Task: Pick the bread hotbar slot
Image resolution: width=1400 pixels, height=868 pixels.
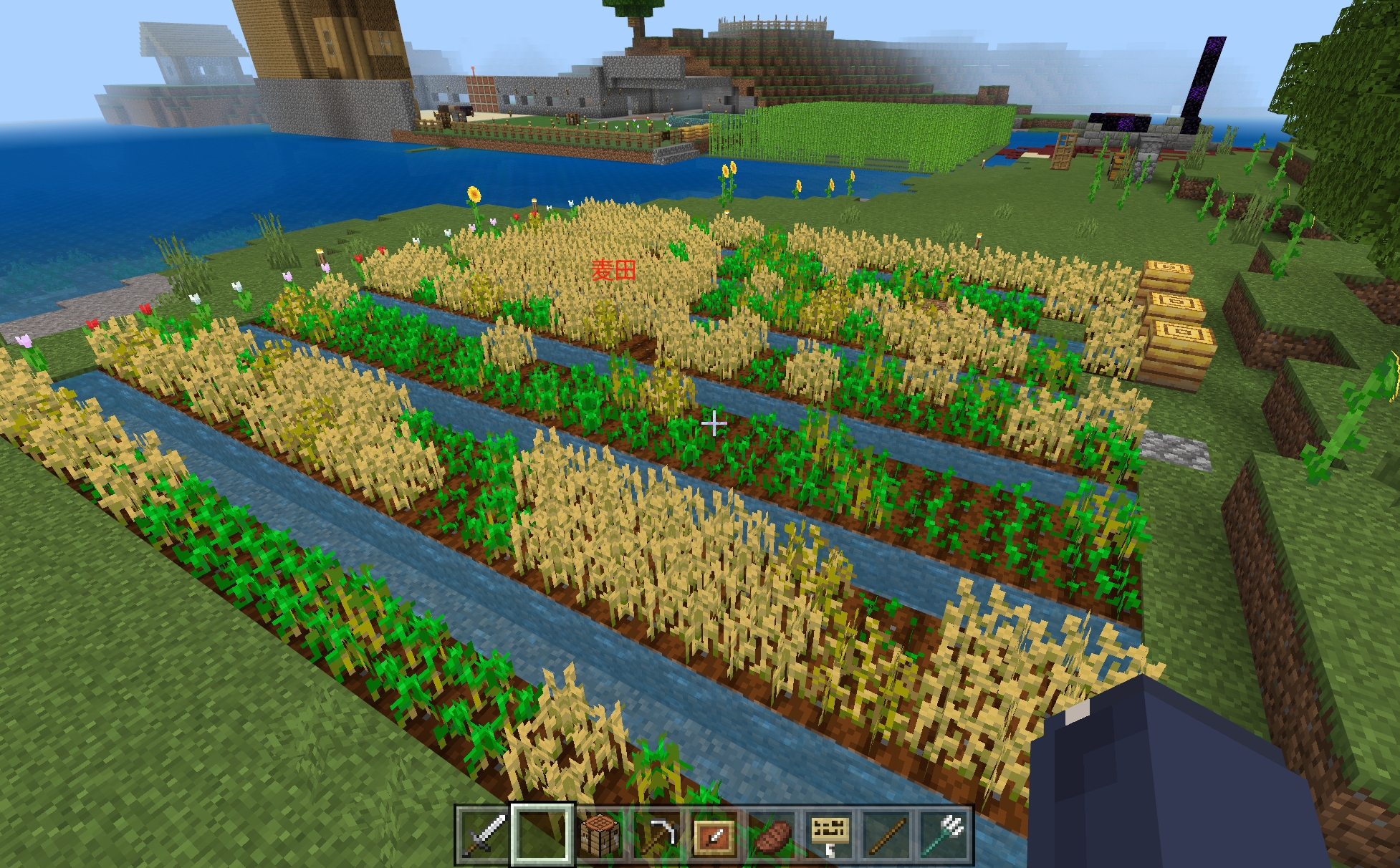Action: pyautogui.click(x=772, y=835)
